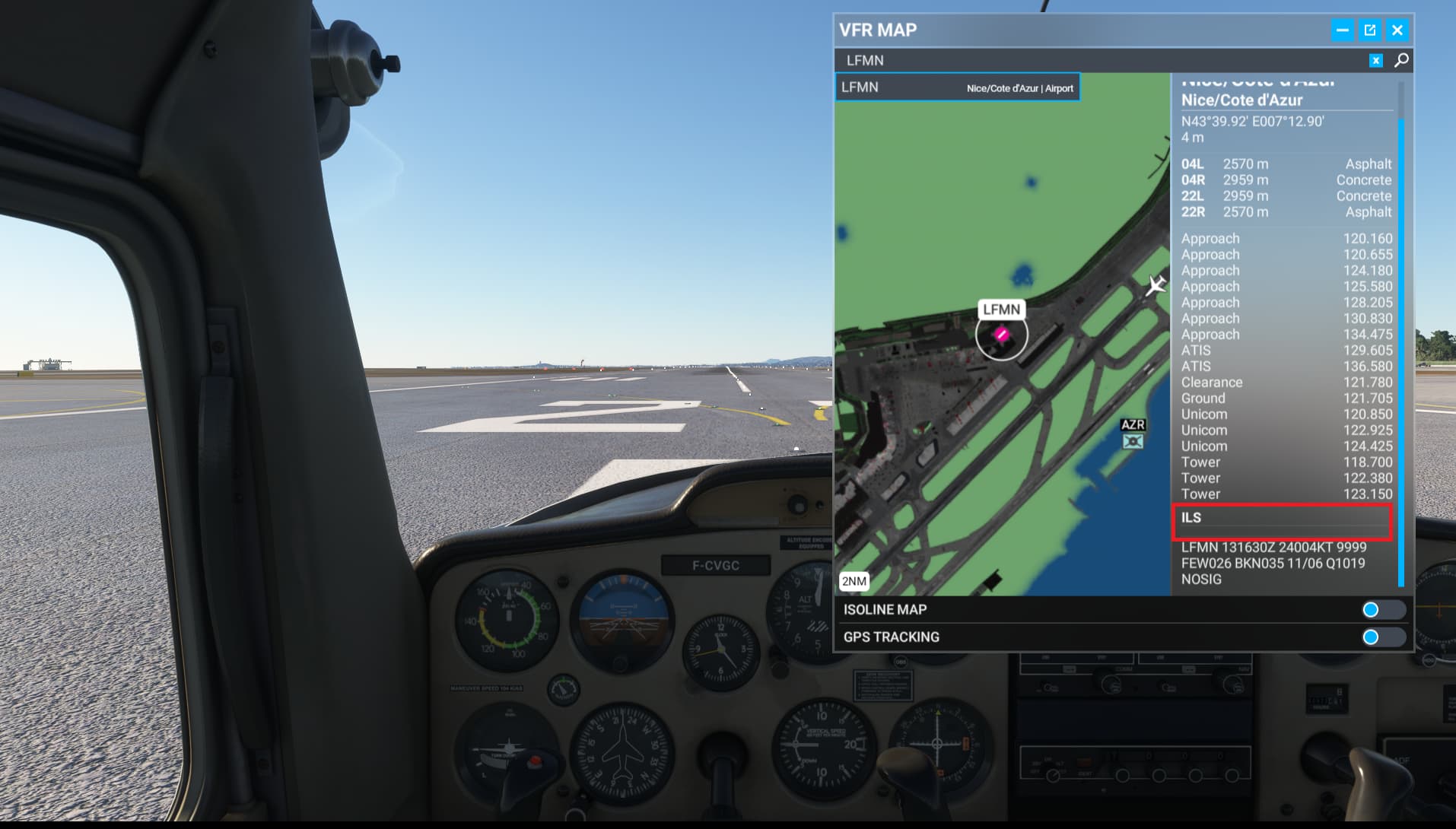Turn off GPS TRACKING

pyautogui.click(x=1382, y=637)
